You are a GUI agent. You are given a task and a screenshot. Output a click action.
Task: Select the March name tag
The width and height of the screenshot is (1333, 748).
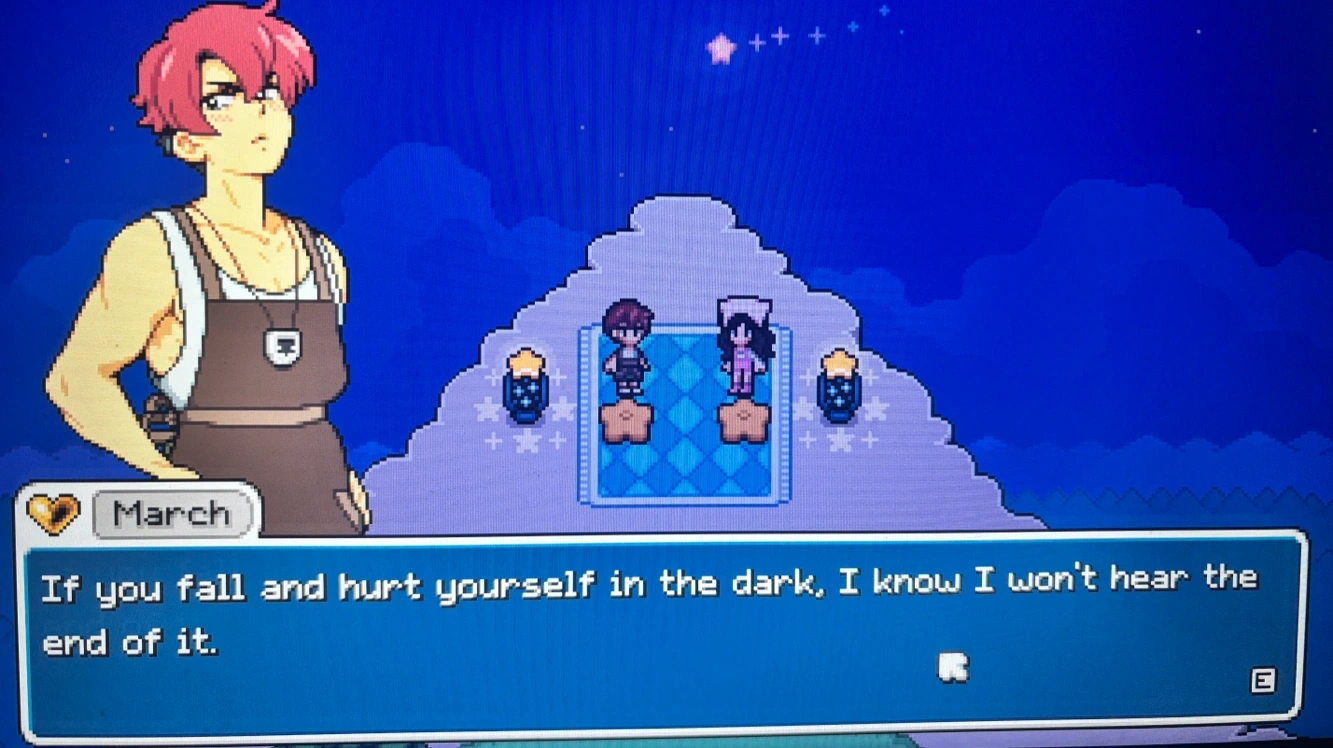pyautogui.click(x=172, y=515)
